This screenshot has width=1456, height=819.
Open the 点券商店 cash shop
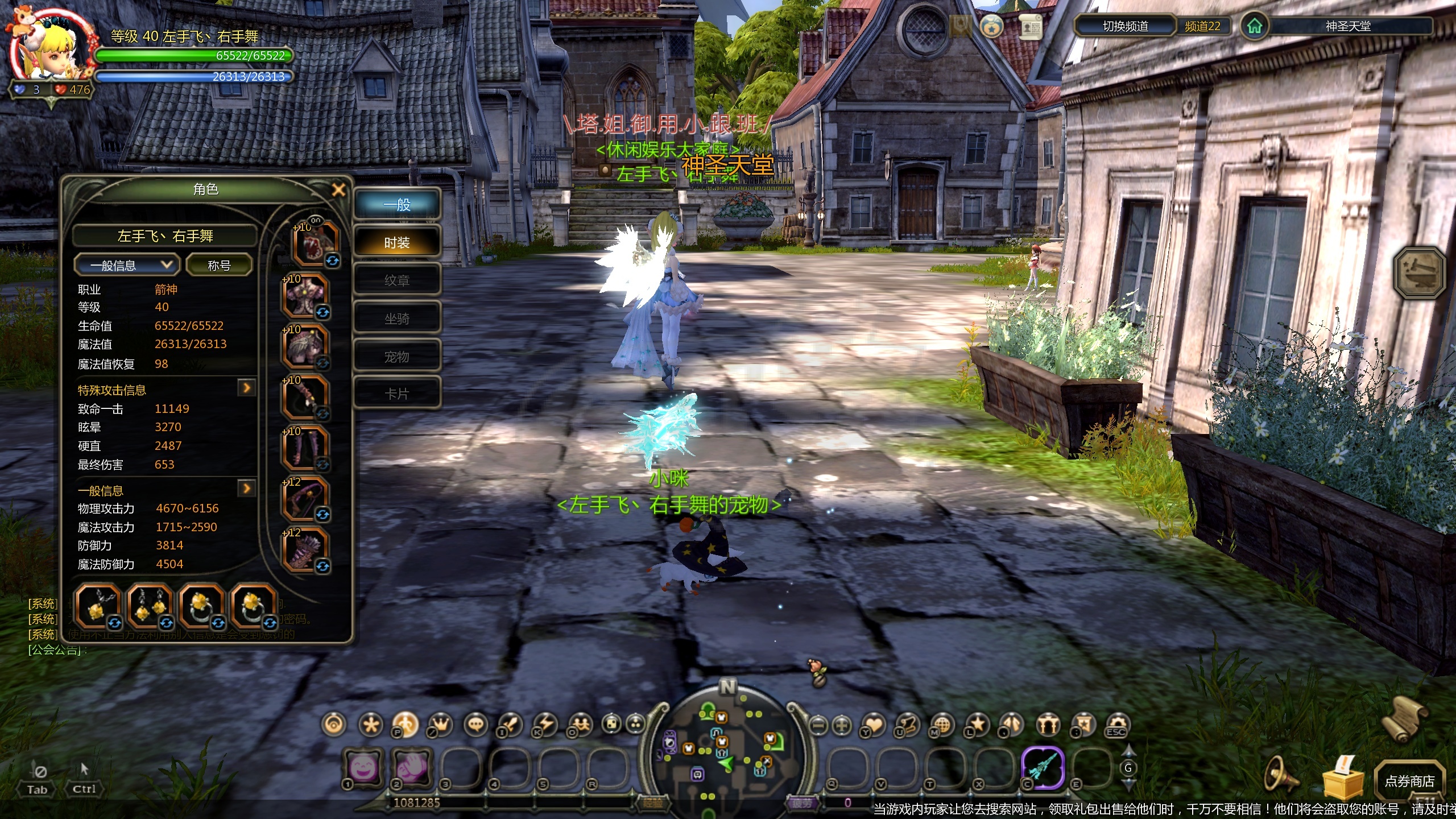(x=1409, y=781)
